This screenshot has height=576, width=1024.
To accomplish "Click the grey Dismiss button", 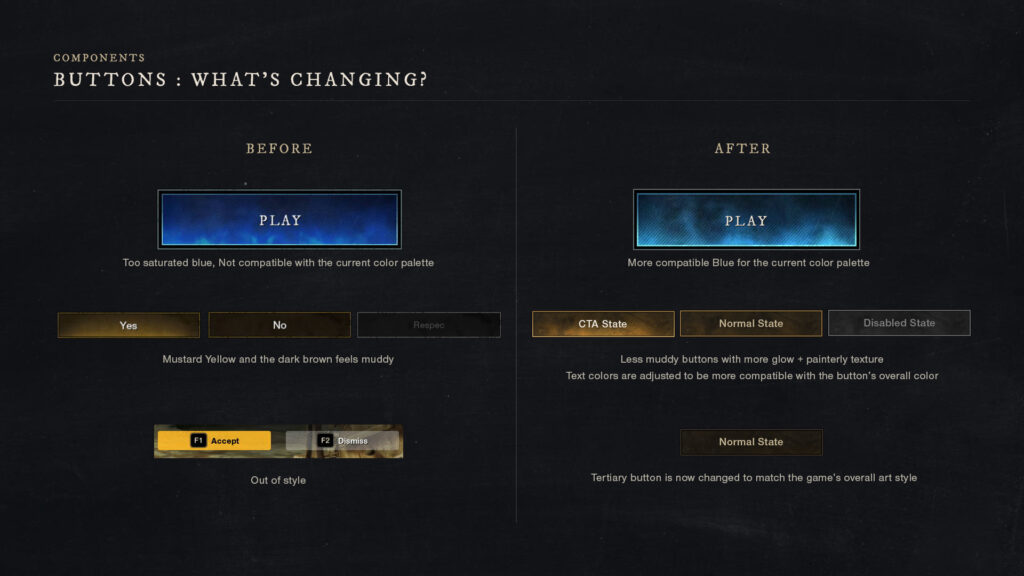I will pyautogui.click(x=342, y=441).
